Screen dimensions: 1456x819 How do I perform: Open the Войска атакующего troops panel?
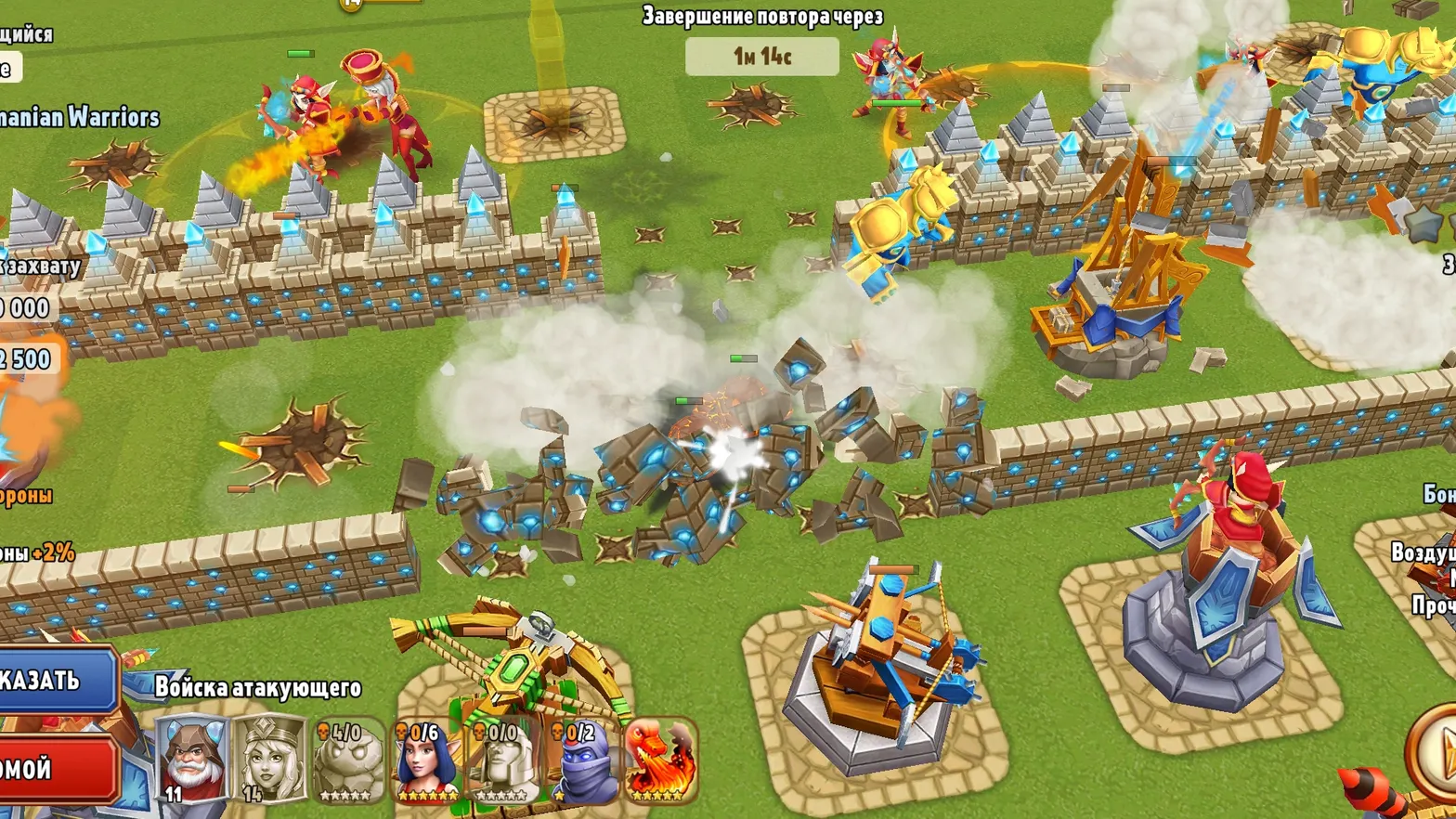click(256, 688)
